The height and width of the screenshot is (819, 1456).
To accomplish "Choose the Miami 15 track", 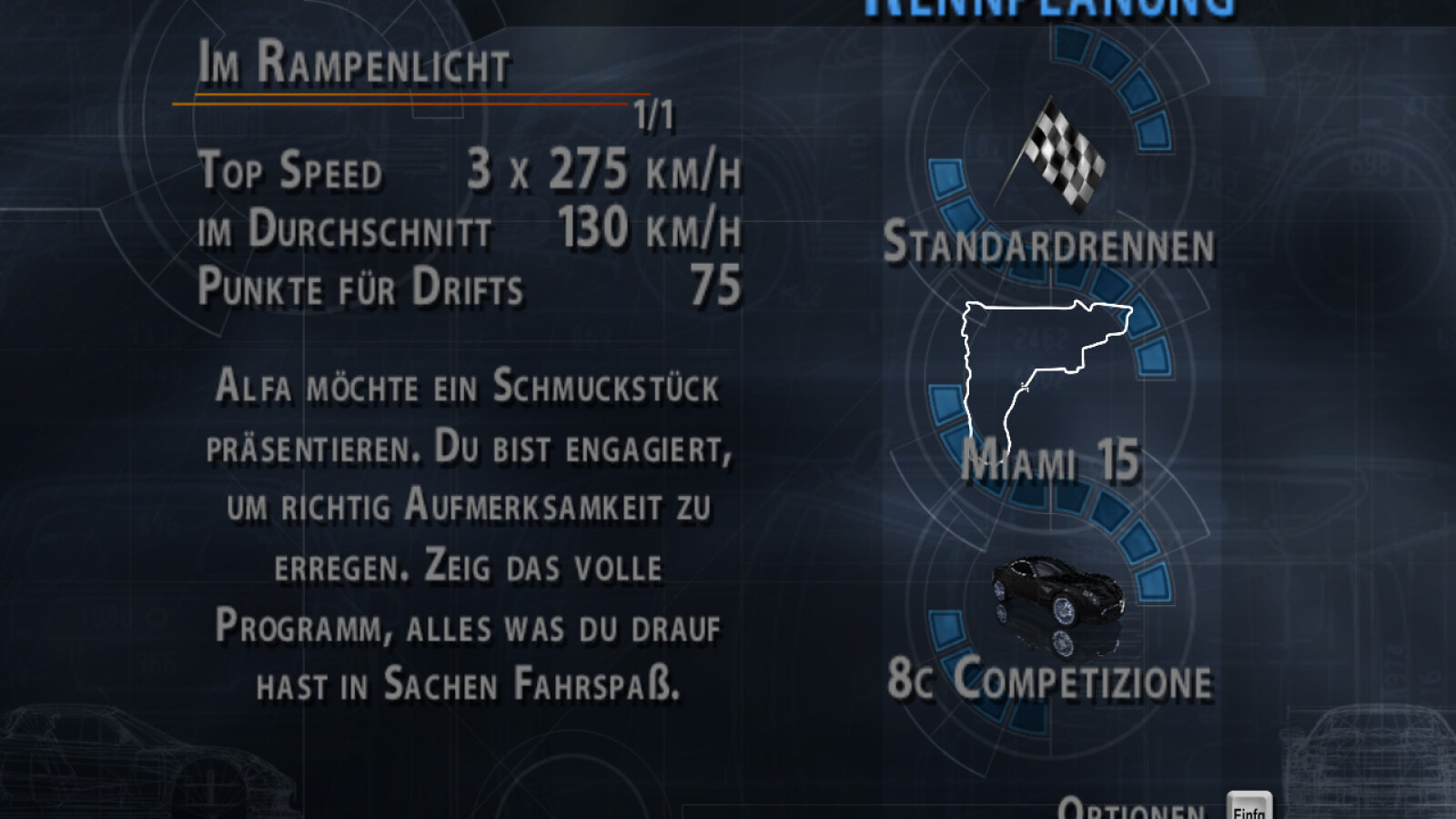I will tap(1049, 459).
